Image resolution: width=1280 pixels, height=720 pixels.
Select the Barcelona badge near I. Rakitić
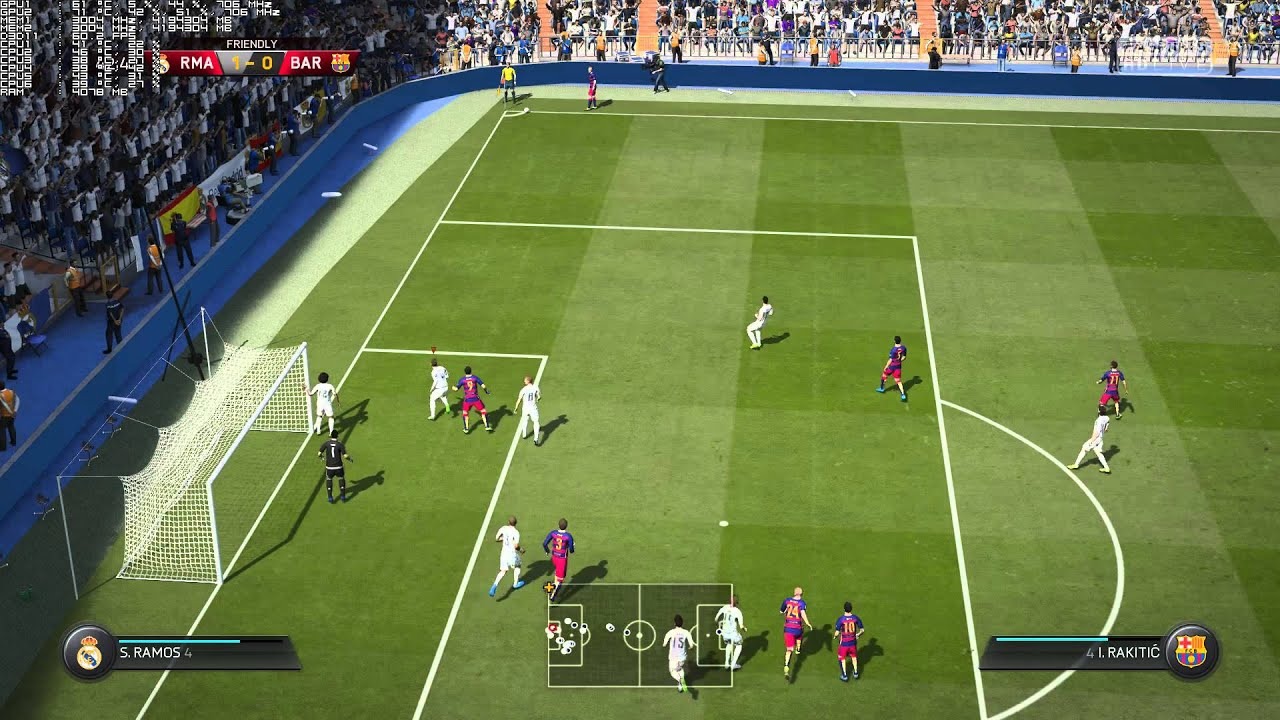click(x=1193, y=650)
